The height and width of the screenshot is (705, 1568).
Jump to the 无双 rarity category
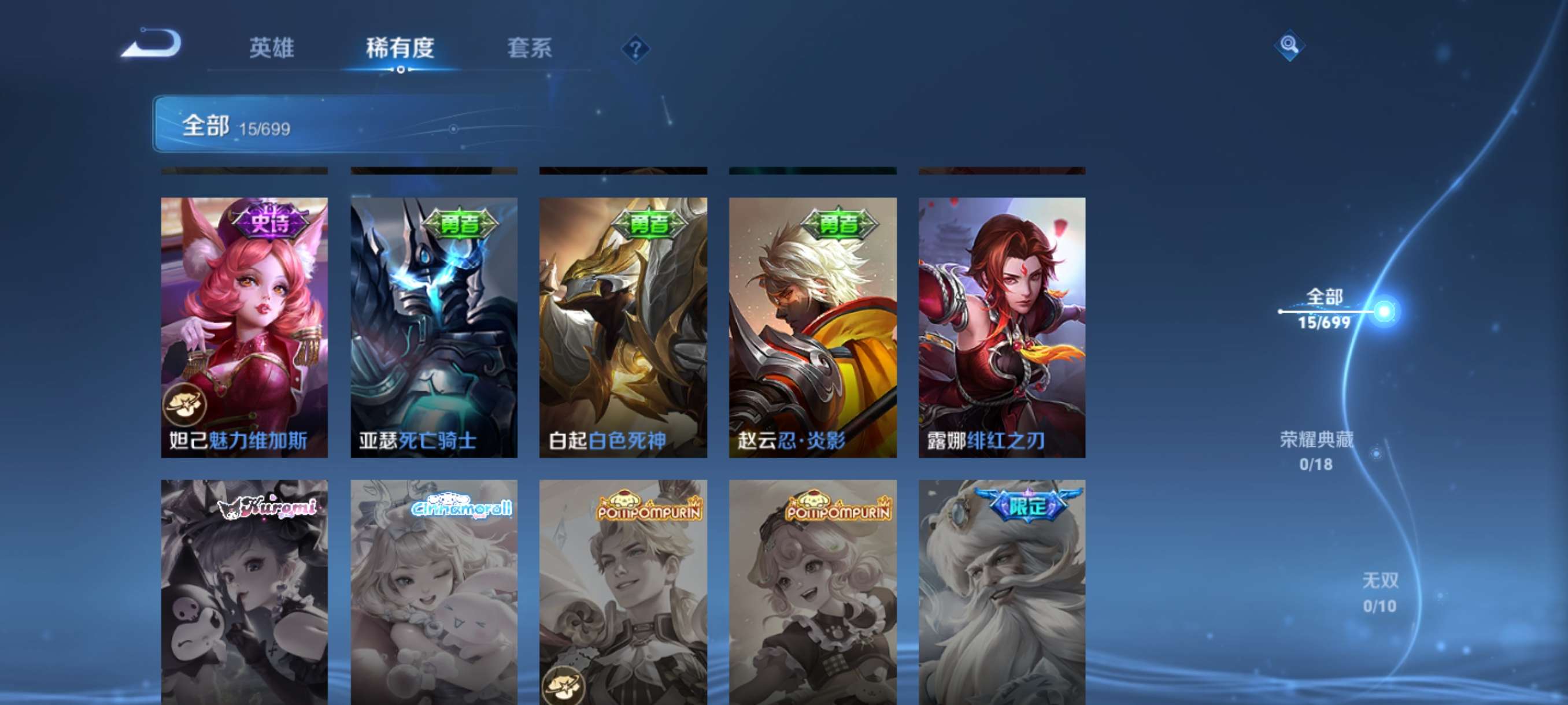[x=1380, y=592]
